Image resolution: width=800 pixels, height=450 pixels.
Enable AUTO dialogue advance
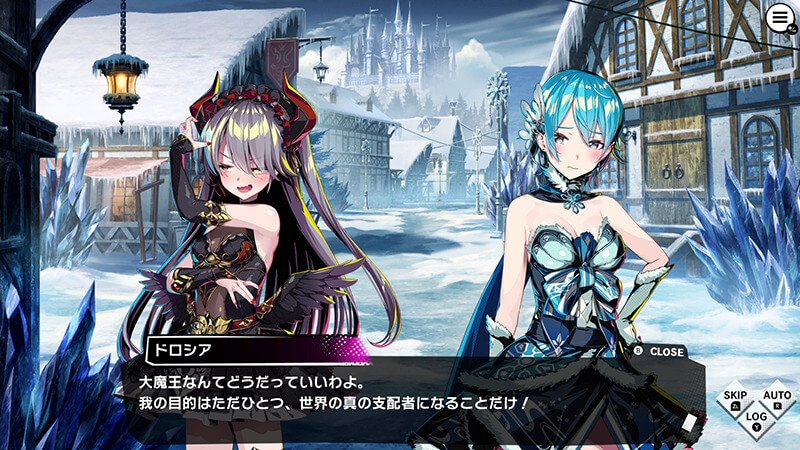point(776,398)
